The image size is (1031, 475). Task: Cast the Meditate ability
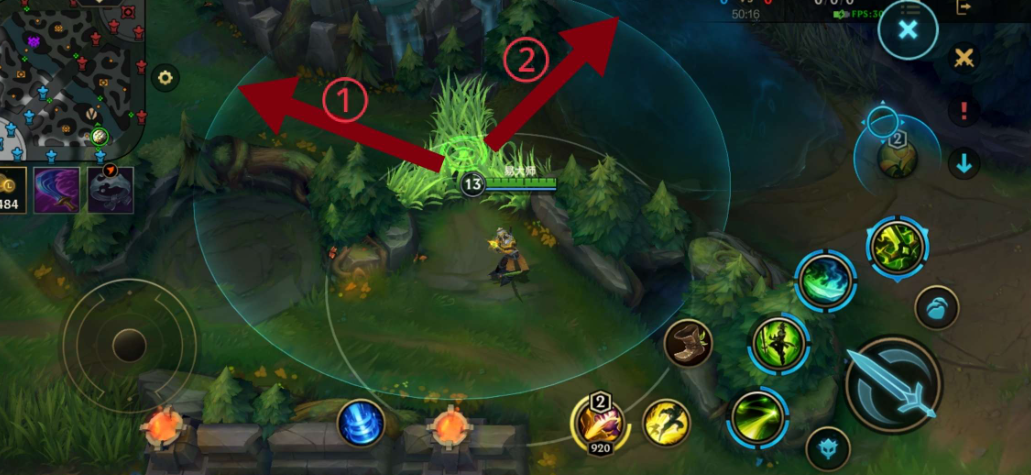coord(780,343)
